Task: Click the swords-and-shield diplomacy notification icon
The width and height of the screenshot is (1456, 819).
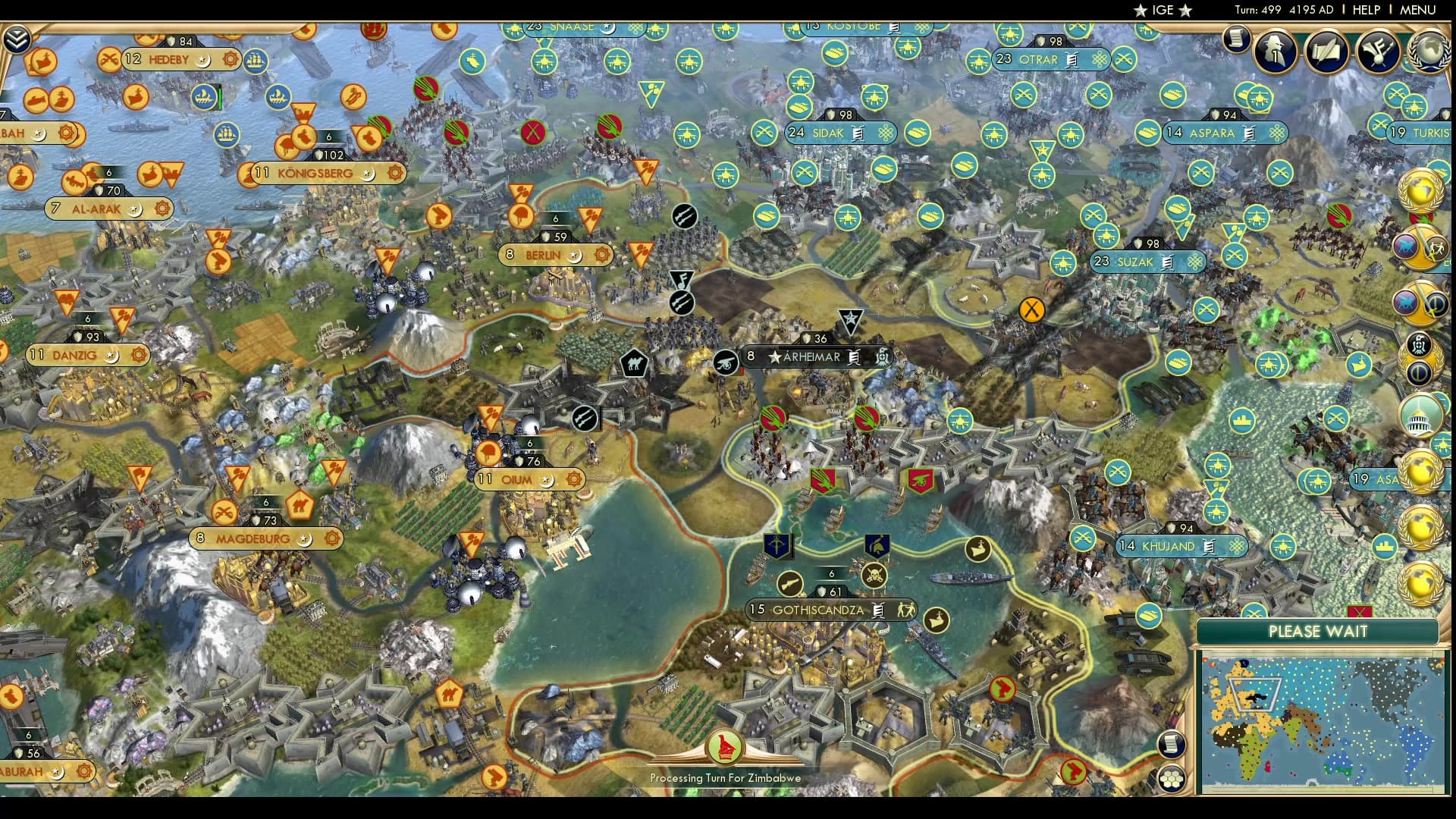Action: (1420, 246)
